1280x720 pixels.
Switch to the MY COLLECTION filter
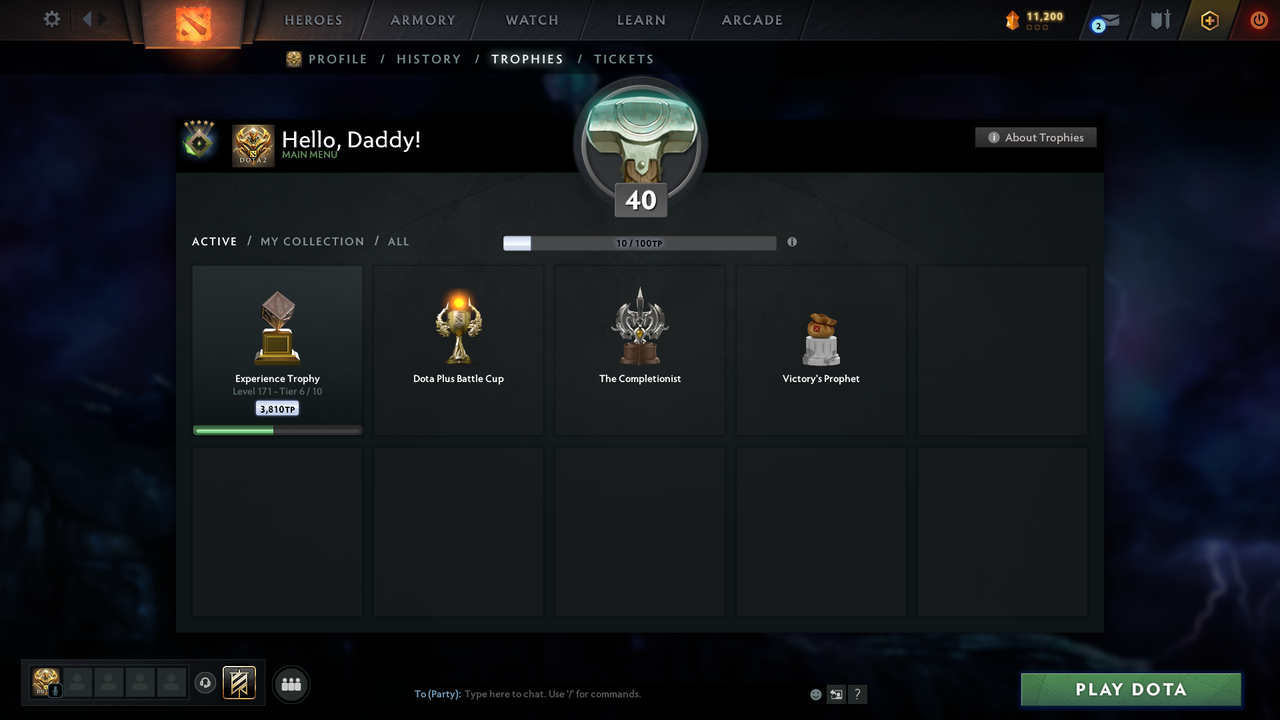coord(312,241)
